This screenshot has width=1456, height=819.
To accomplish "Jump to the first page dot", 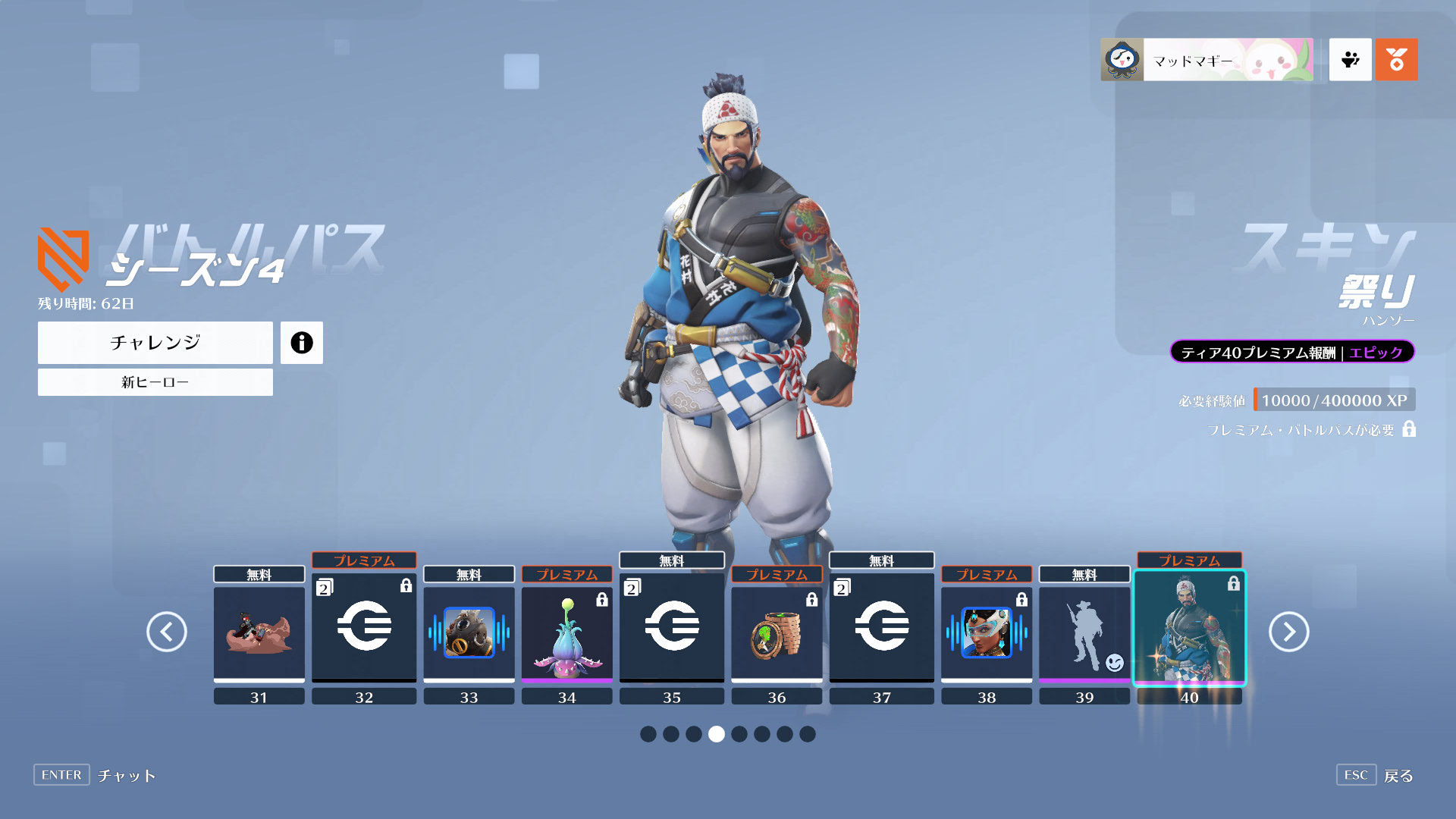I will pyautogui.click(x=648, y=734).
